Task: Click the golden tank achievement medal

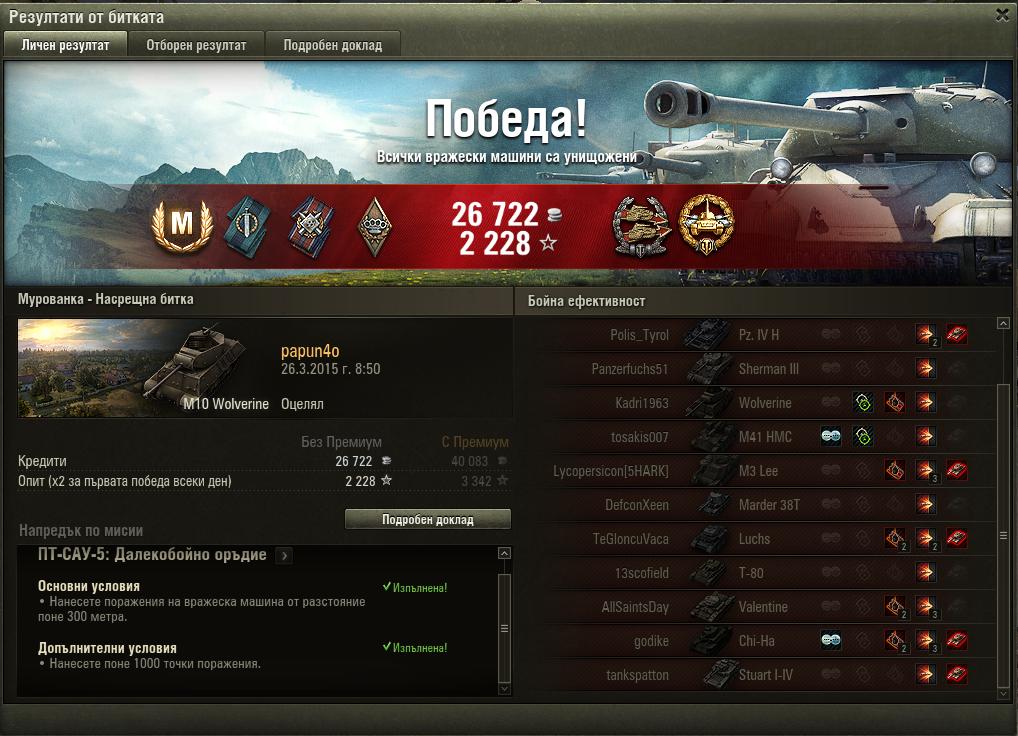Action: tap(705, 225)
